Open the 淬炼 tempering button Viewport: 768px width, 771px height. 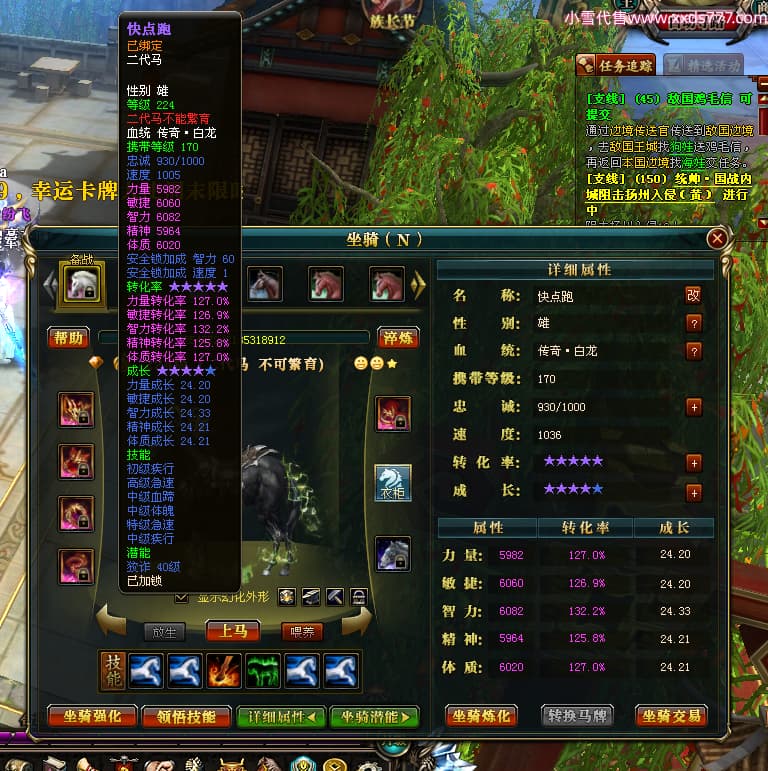[397, 338]
